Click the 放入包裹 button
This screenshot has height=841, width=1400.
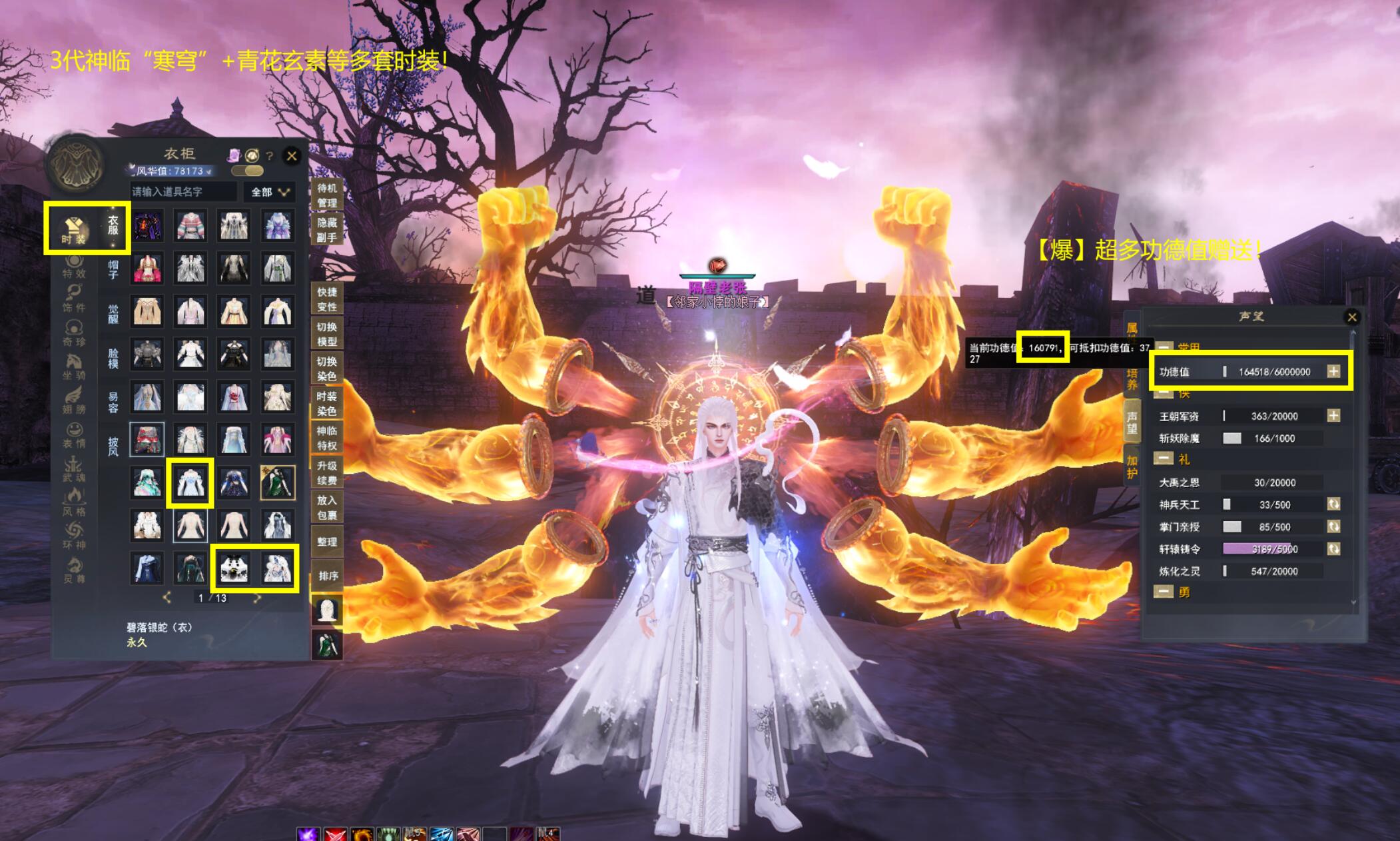point(327,507)
